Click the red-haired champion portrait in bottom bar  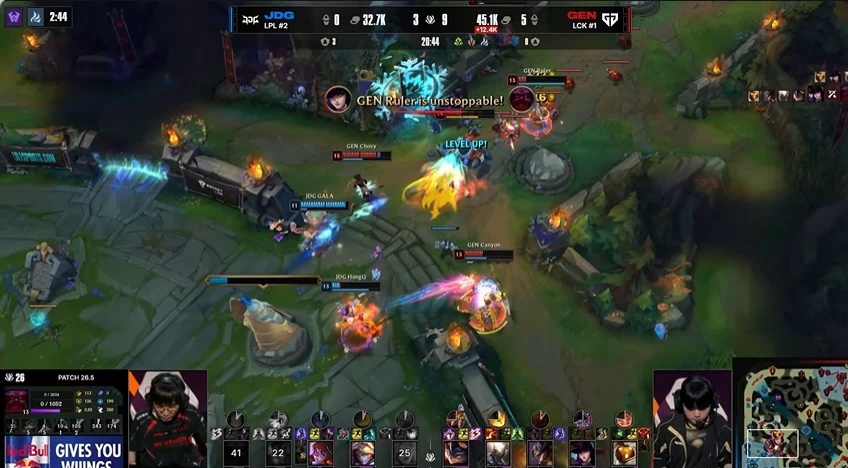[x=320, y=453]
